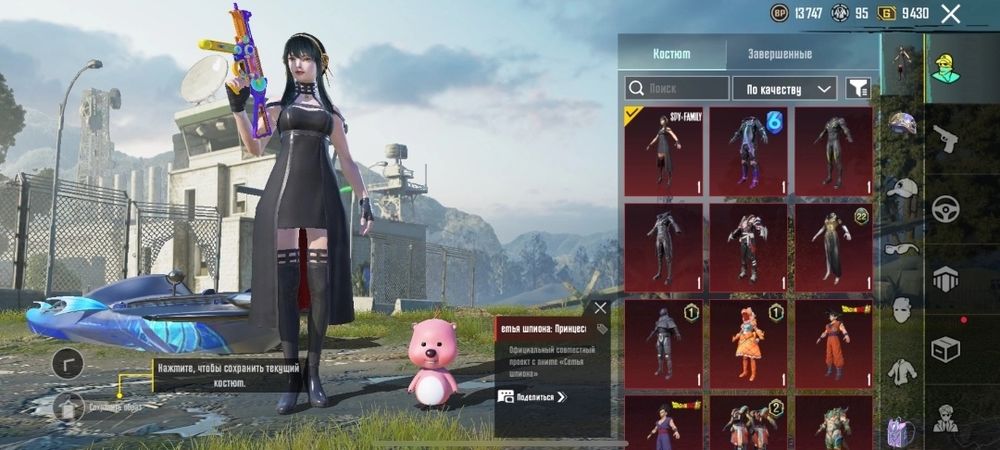This screenshot has height=450, width=1000.
Task: Click the Поиск search field
Action: pos(676,88)
